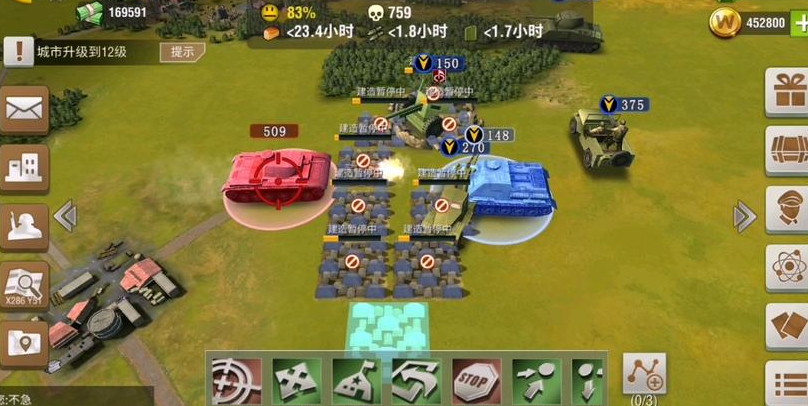Collapse the right sidebar arrow
The image size is (808, 406).
(744, 215)
